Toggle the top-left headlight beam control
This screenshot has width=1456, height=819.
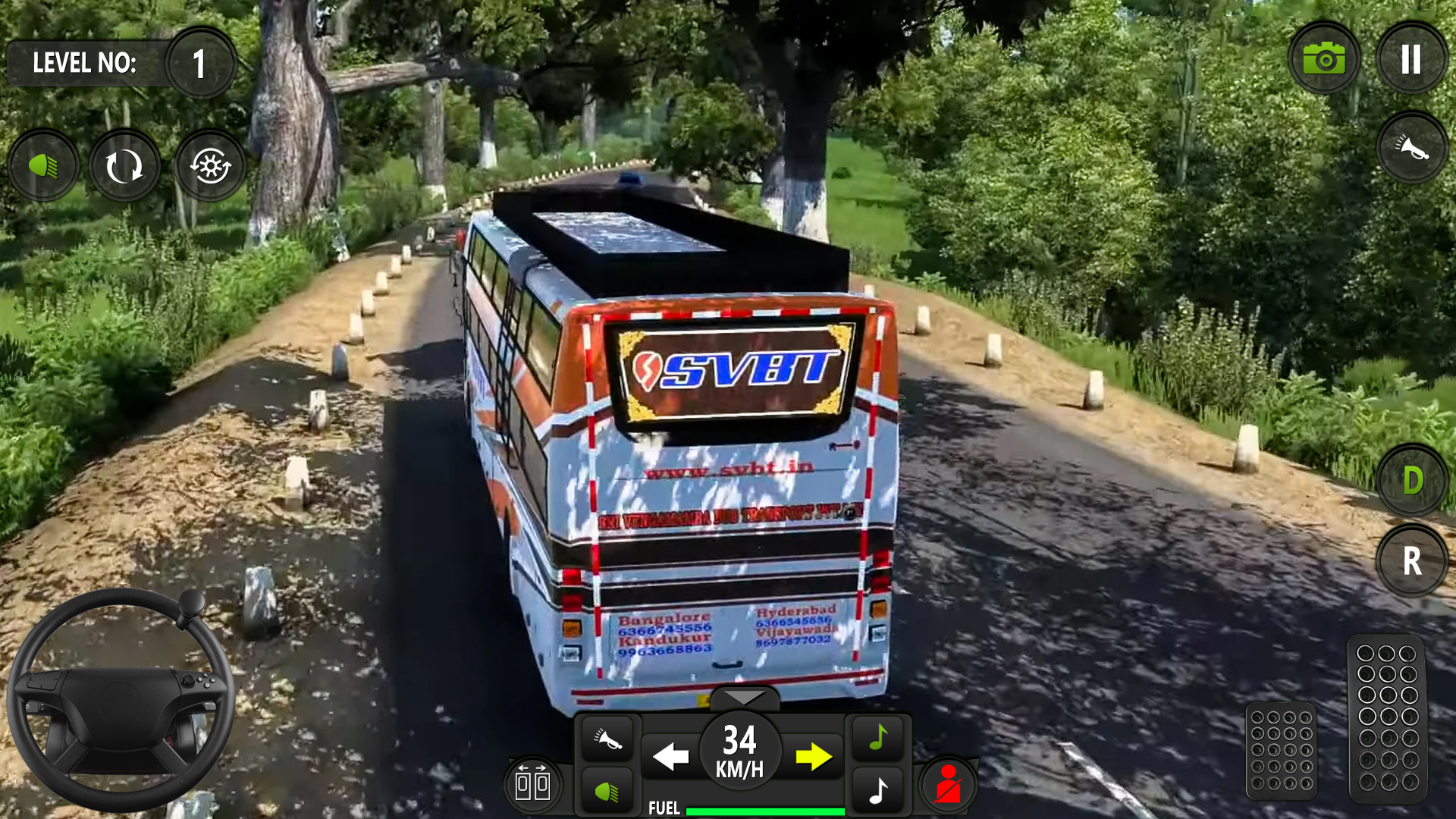coord(42,165)
